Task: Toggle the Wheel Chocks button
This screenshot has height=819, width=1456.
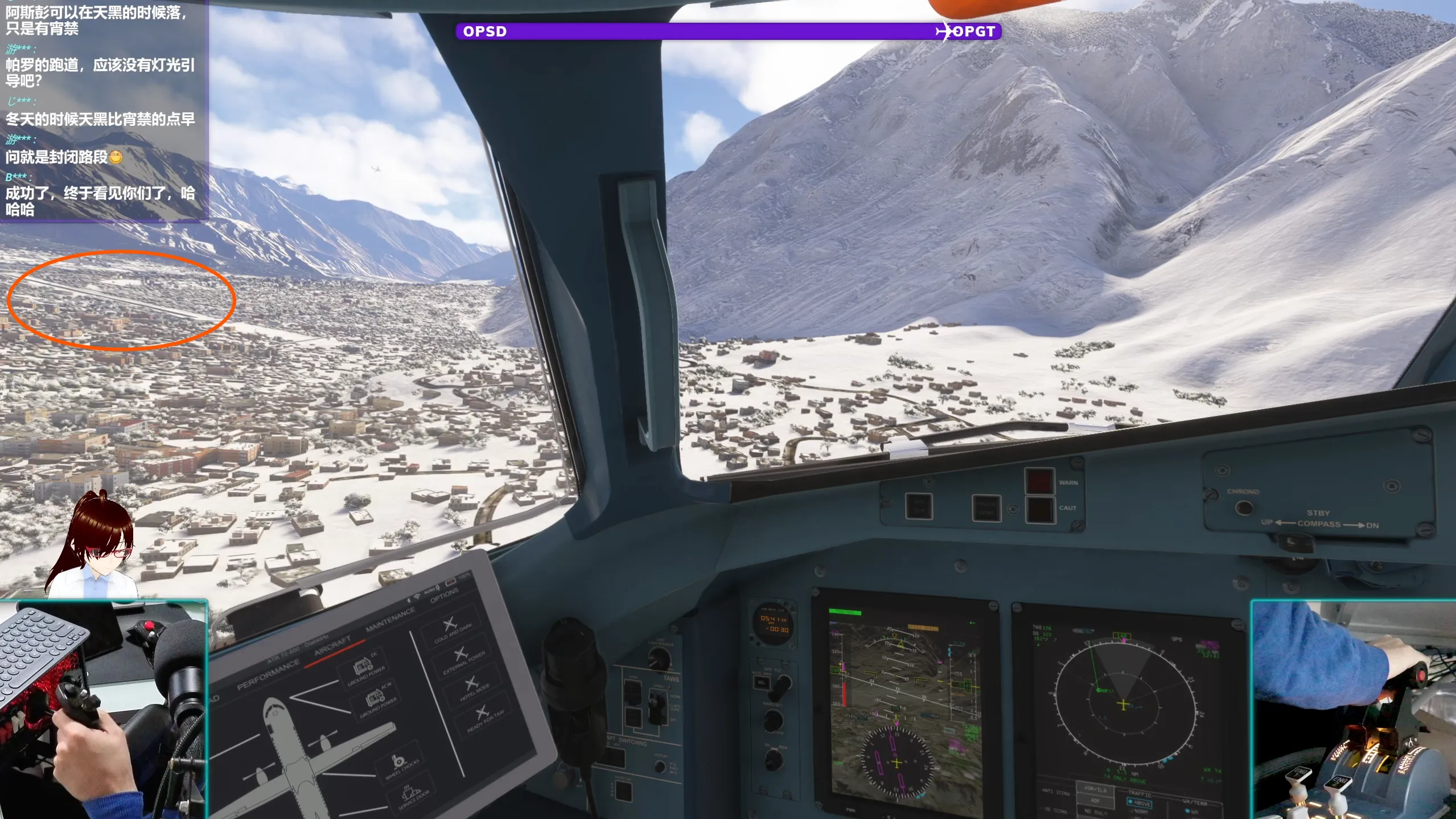Action: point(400,766)
